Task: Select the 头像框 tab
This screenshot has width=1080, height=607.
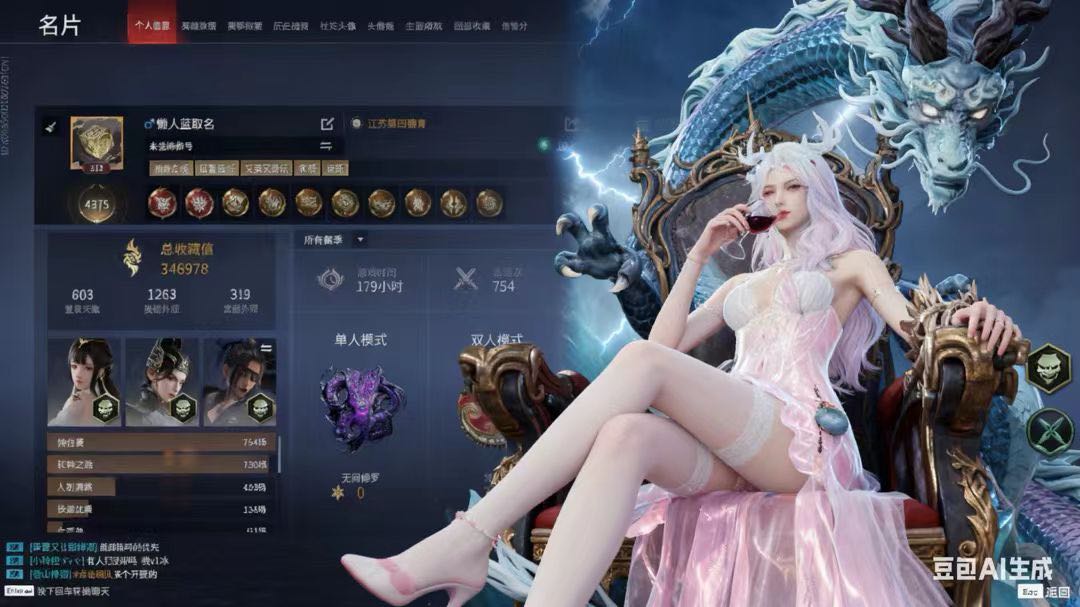Action: pos(379,25)
